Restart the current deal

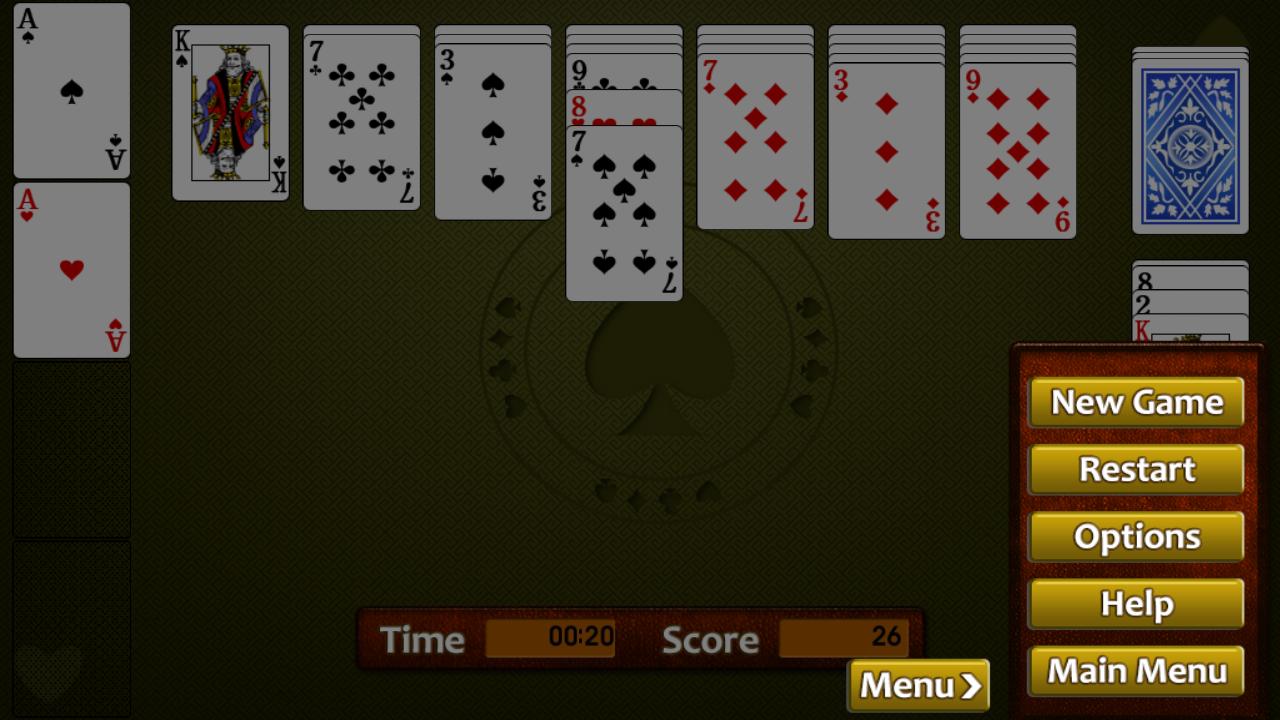pyautogui.click(x=1136, y=469)
